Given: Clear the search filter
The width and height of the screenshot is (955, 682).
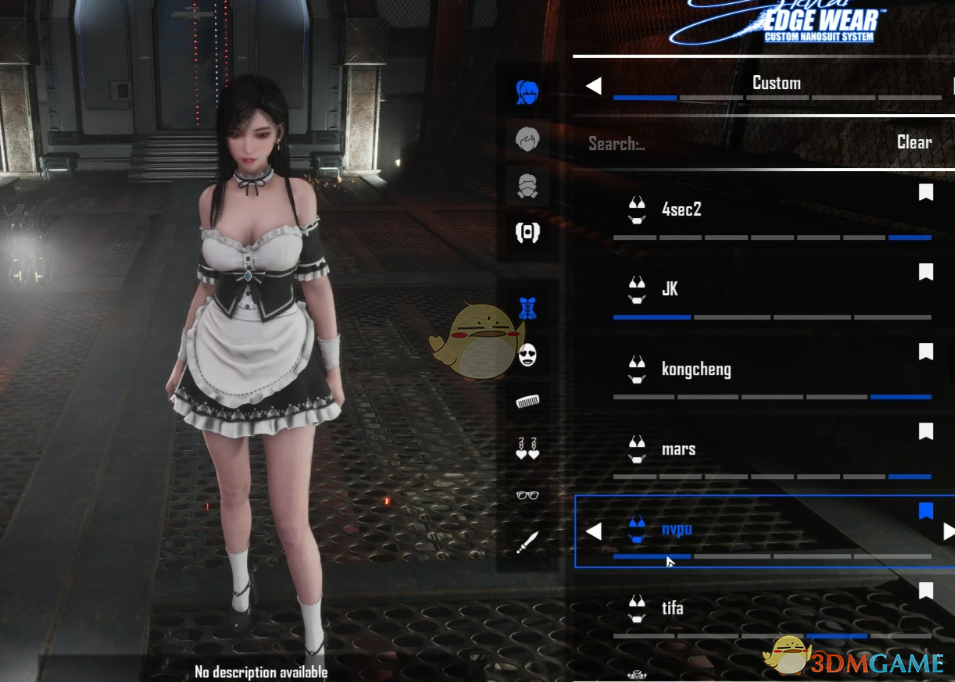Looking at the screenshot, I should tap(914, 142).
